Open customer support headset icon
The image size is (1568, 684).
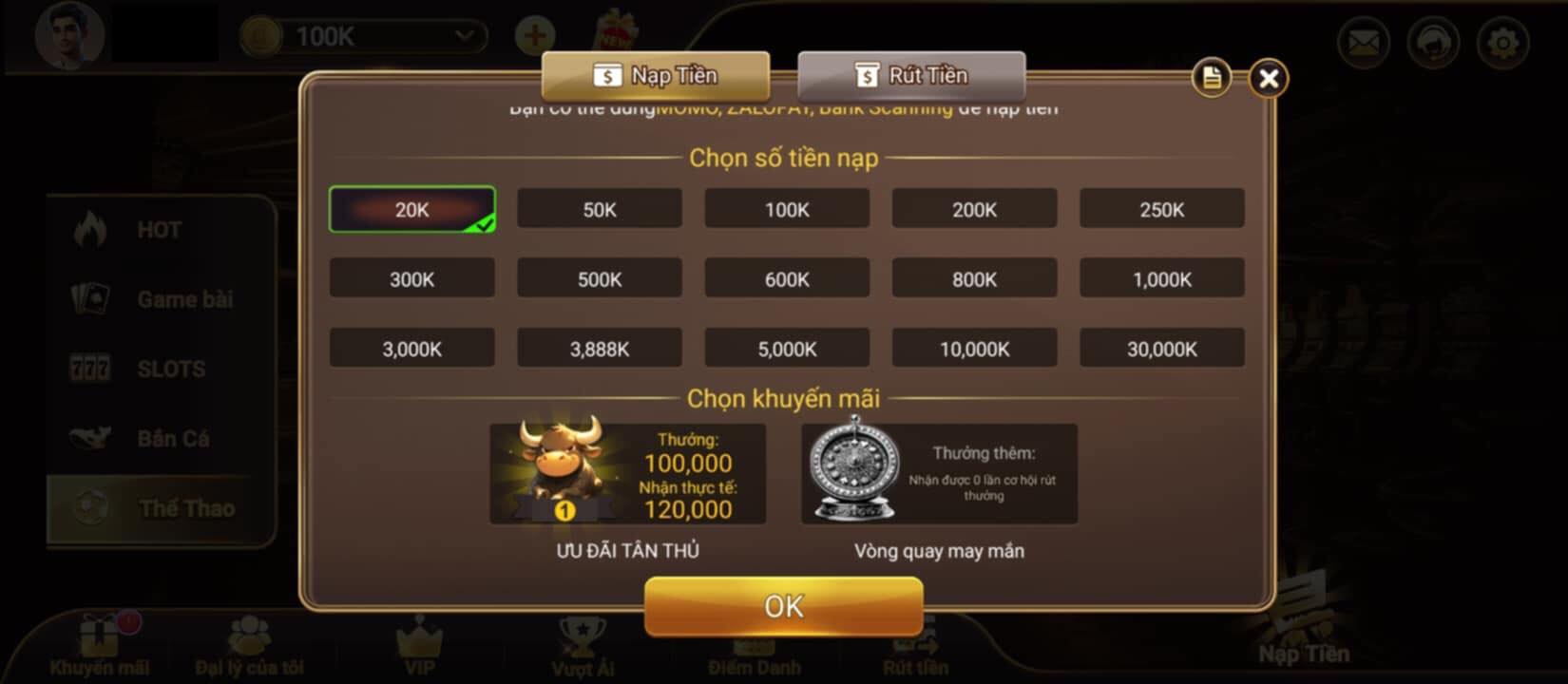(1433, 43)
